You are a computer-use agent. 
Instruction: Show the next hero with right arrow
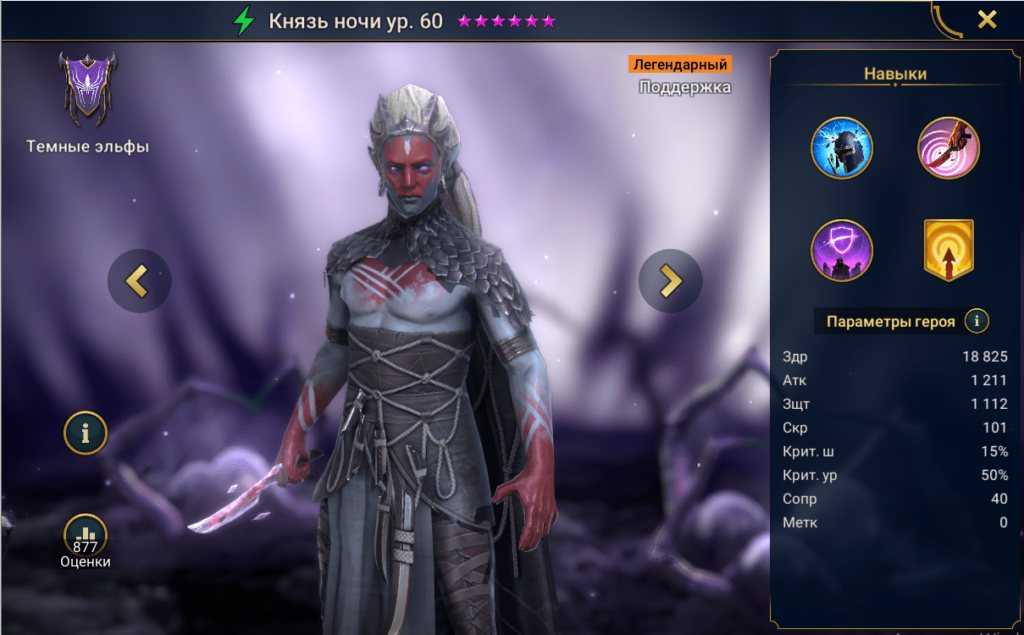tap(670, 281)
